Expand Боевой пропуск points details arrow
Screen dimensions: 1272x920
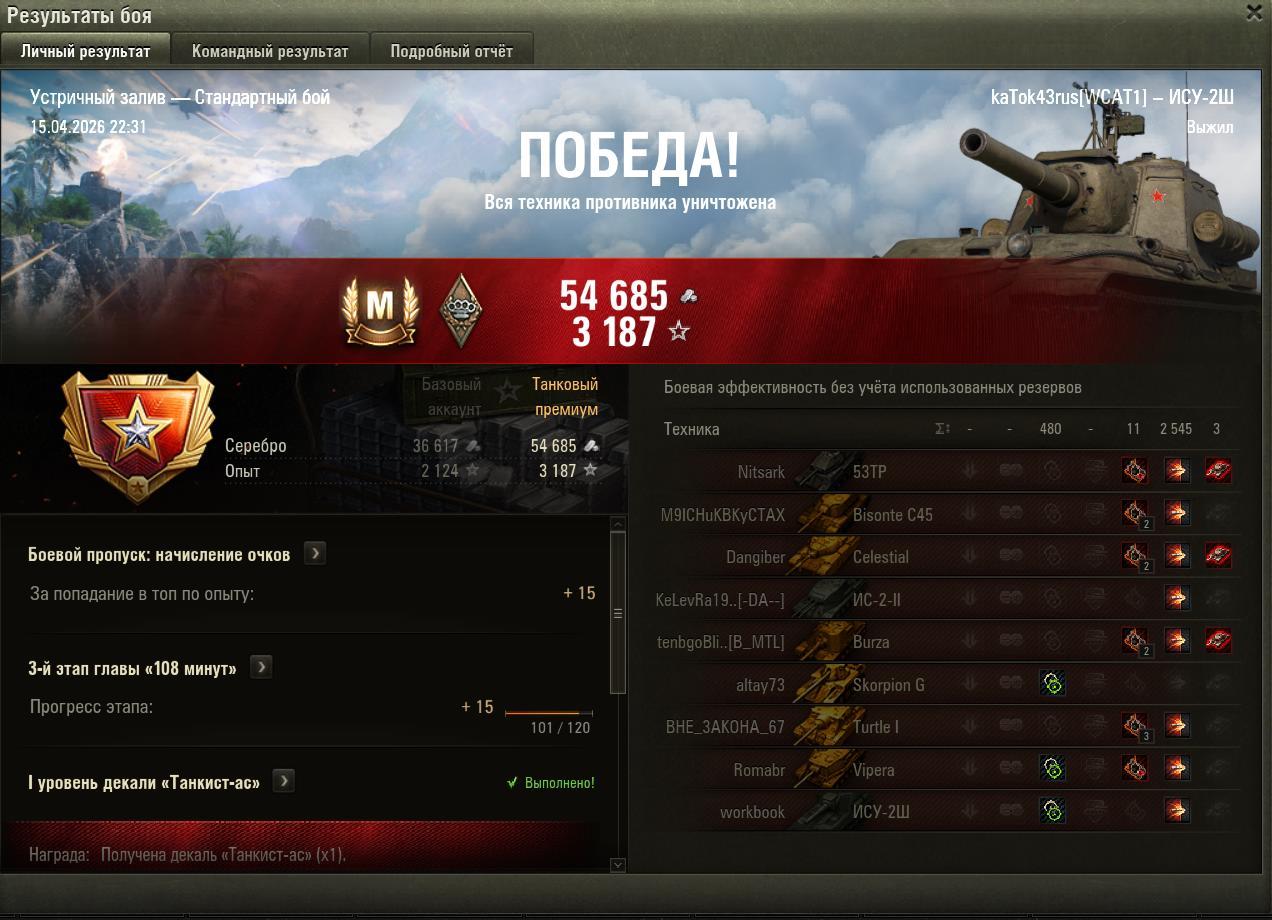click(x=315, y=554)
